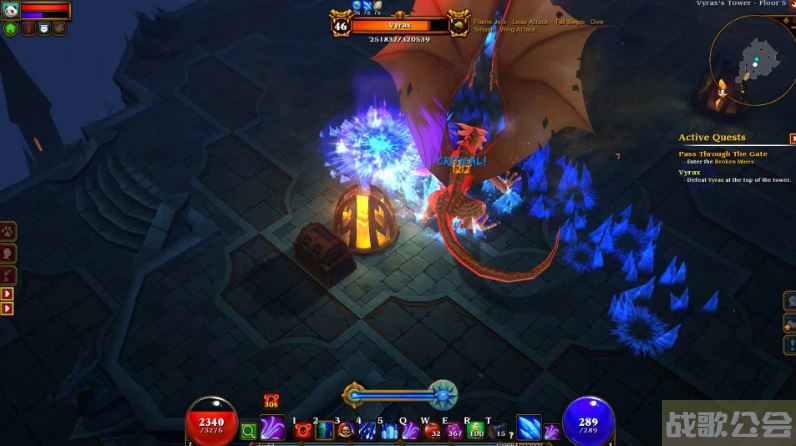Use the green item with count 100

[476, 431]
